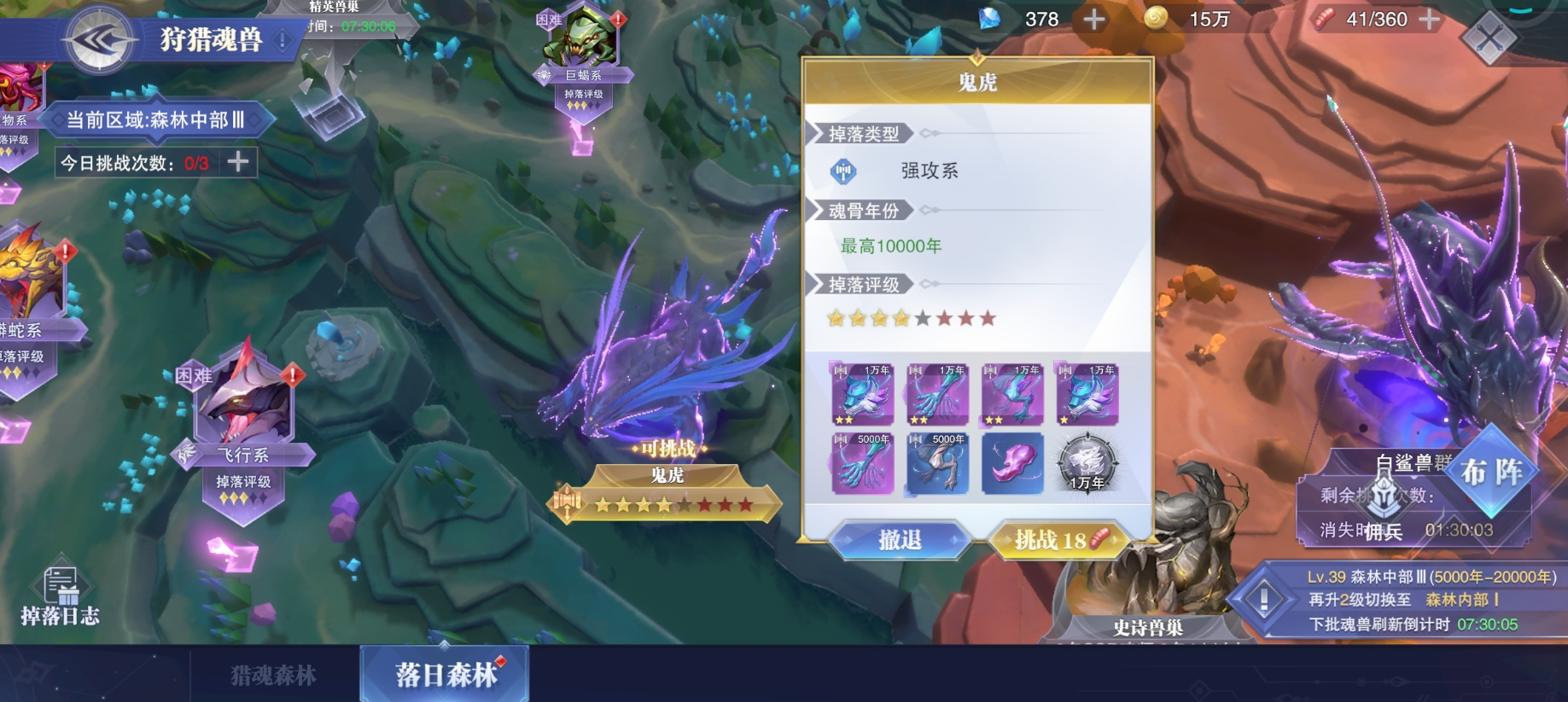Click the back arrow next to 狩猎魂兽
Image resolution: width=1568 pixels, height=702 pixels.
click(100, 39)
